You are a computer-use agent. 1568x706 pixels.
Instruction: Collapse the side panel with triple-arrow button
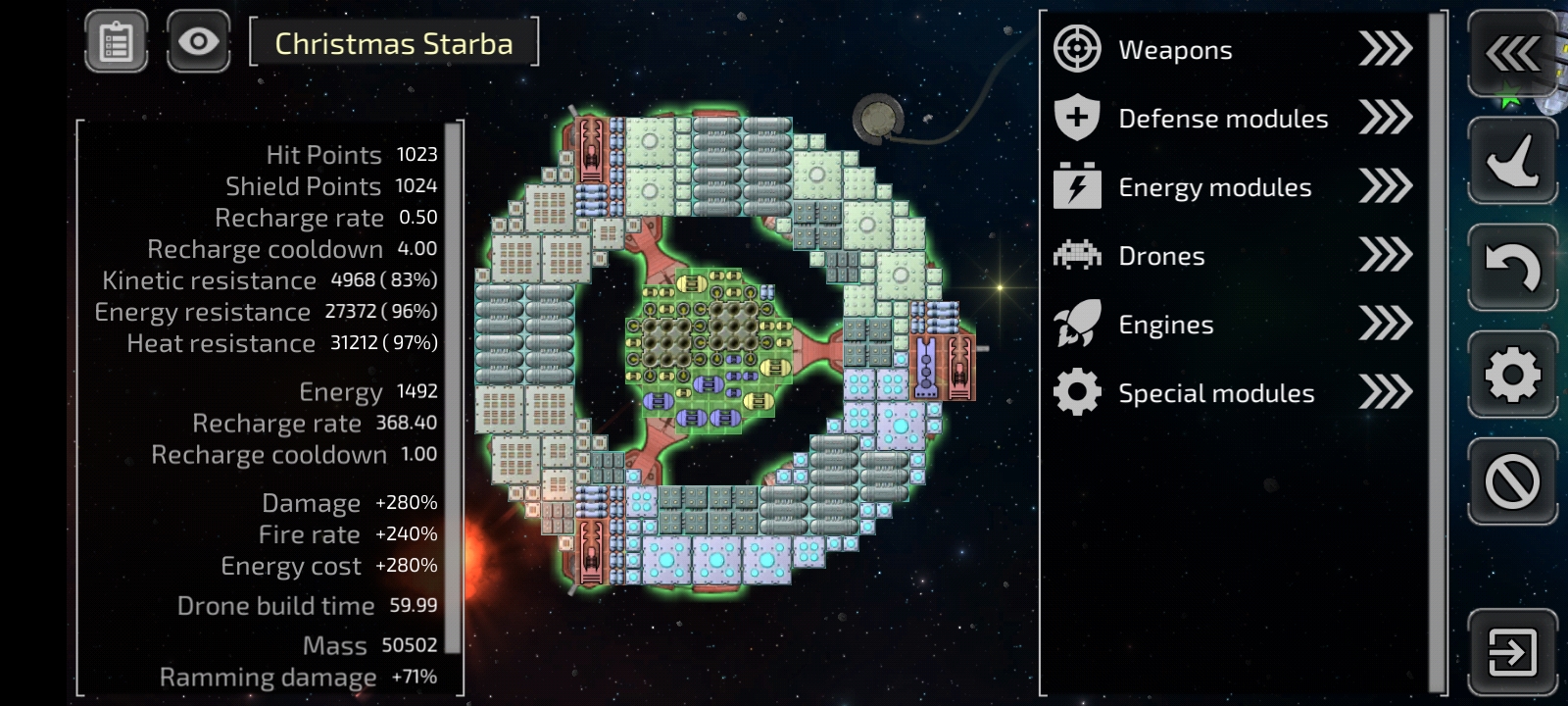(x=1512, y=54)
